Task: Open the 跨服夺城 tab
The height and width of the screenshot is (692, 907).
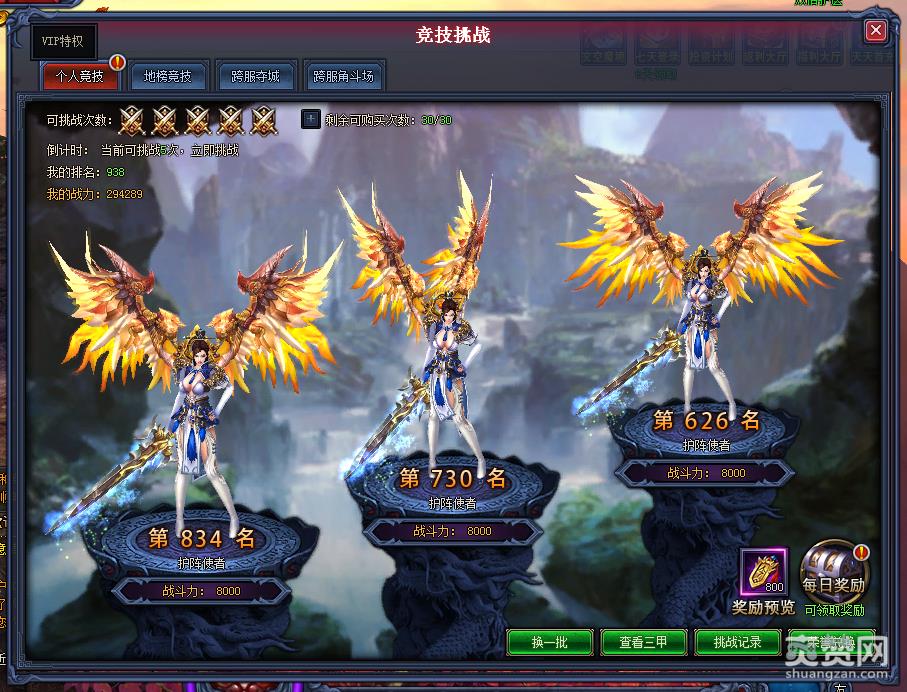Action: pyautogui.click(x=255, y=76)
